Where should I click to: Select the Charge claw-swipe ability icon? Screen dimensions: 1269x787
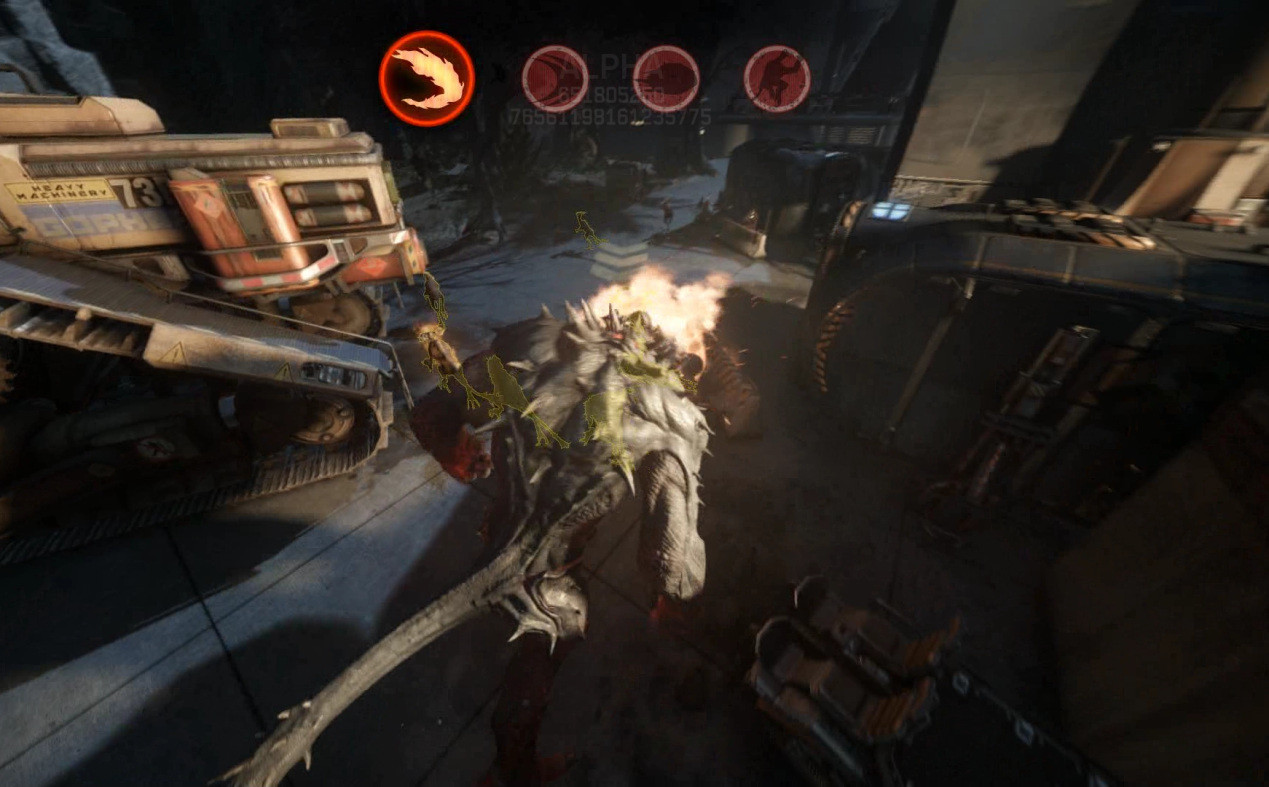pos(555,78)
